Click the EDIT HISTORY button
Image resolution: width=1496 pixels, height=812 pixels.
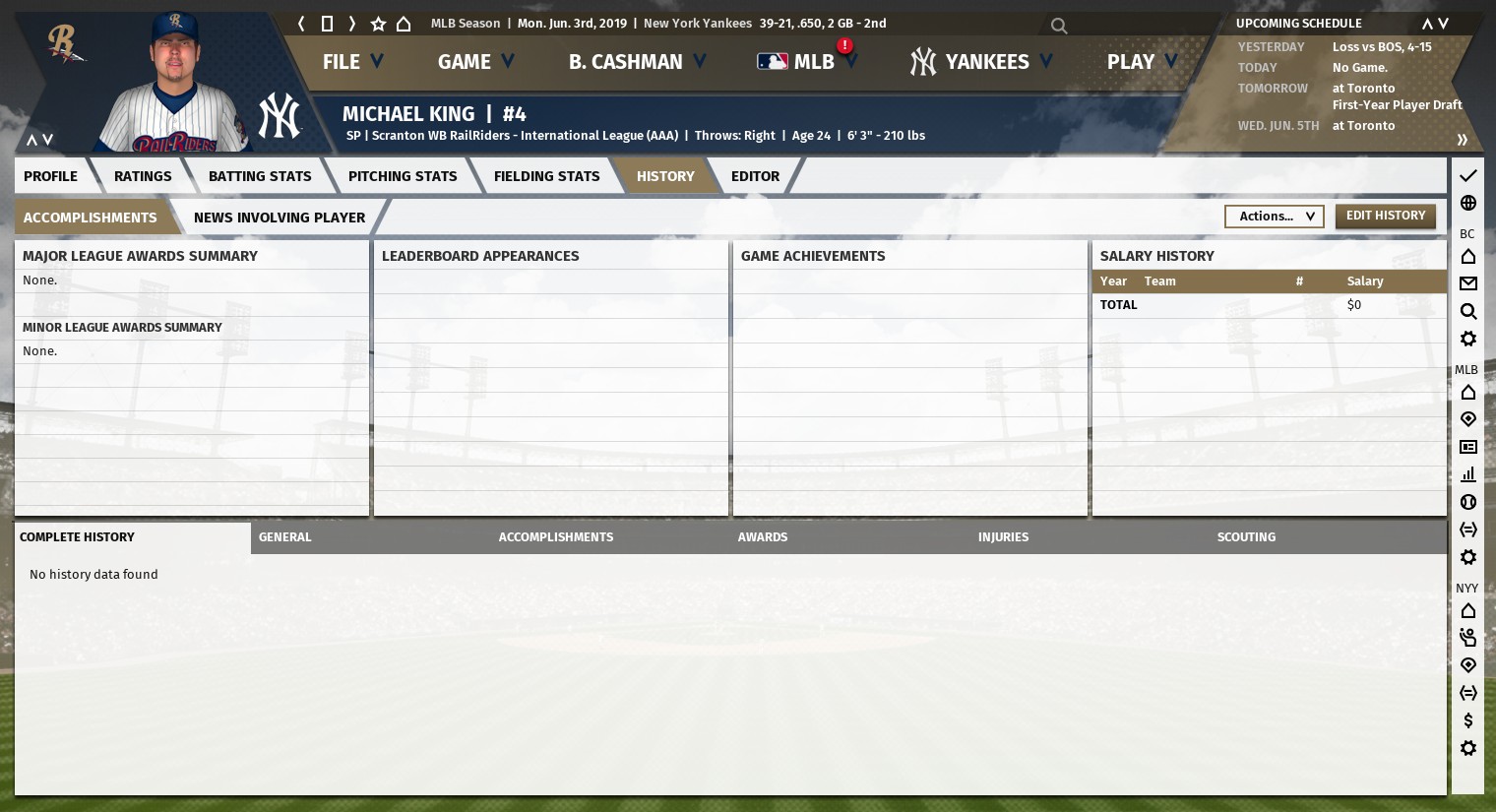tap(1385, 216)
